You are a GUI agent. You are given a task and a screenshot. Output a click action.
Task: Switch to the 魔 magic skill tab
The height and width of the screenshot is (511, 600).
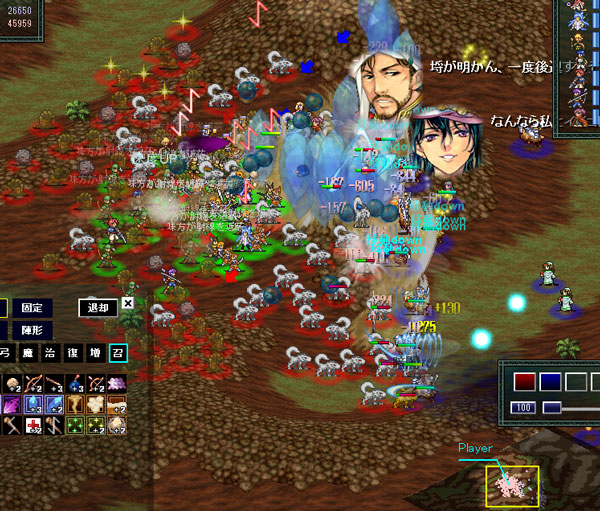coord(26,352)
